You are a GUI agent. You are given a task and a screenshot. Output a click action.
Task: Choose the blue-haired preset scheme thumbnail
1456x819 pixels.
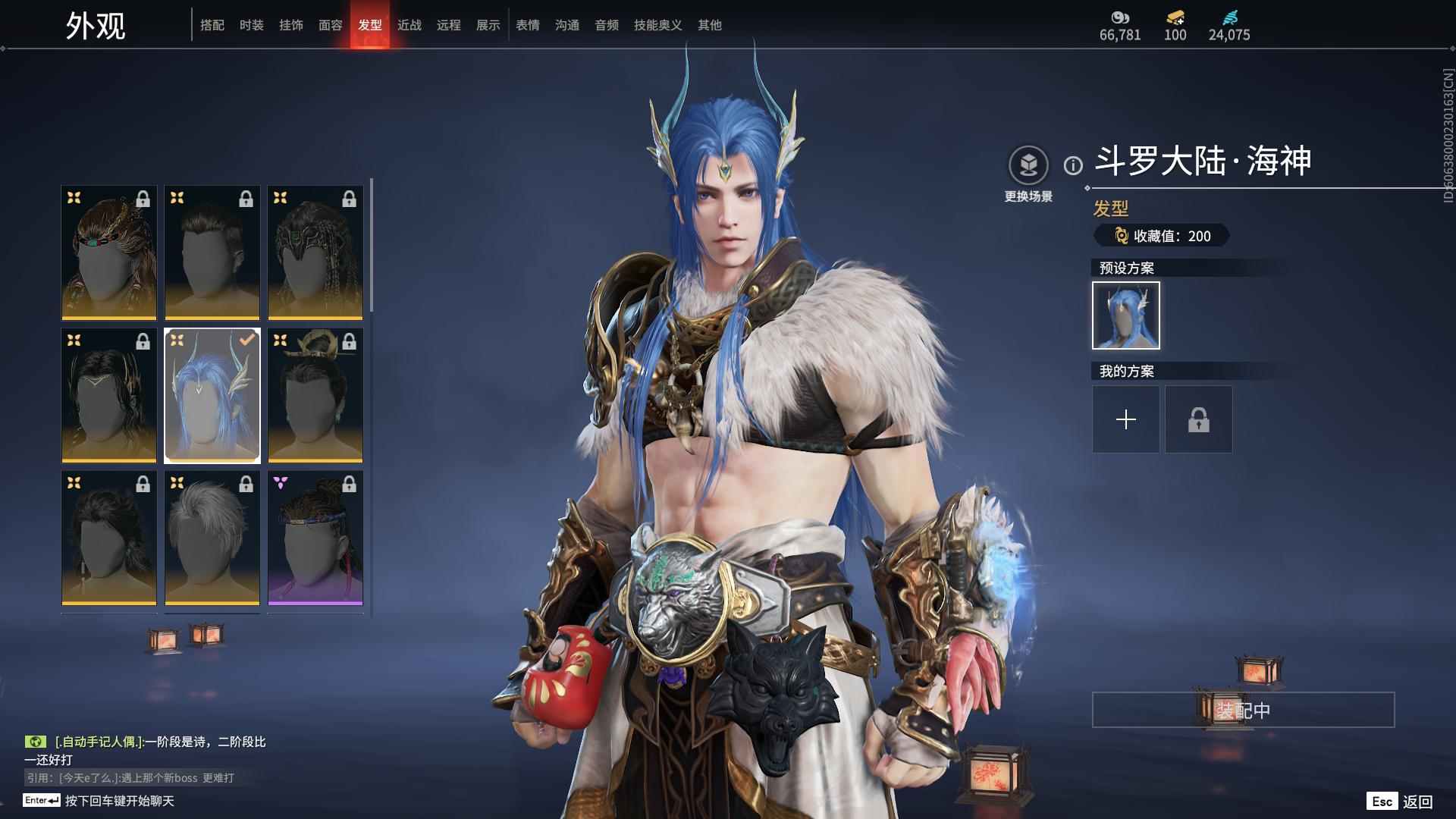(1126, 315)
